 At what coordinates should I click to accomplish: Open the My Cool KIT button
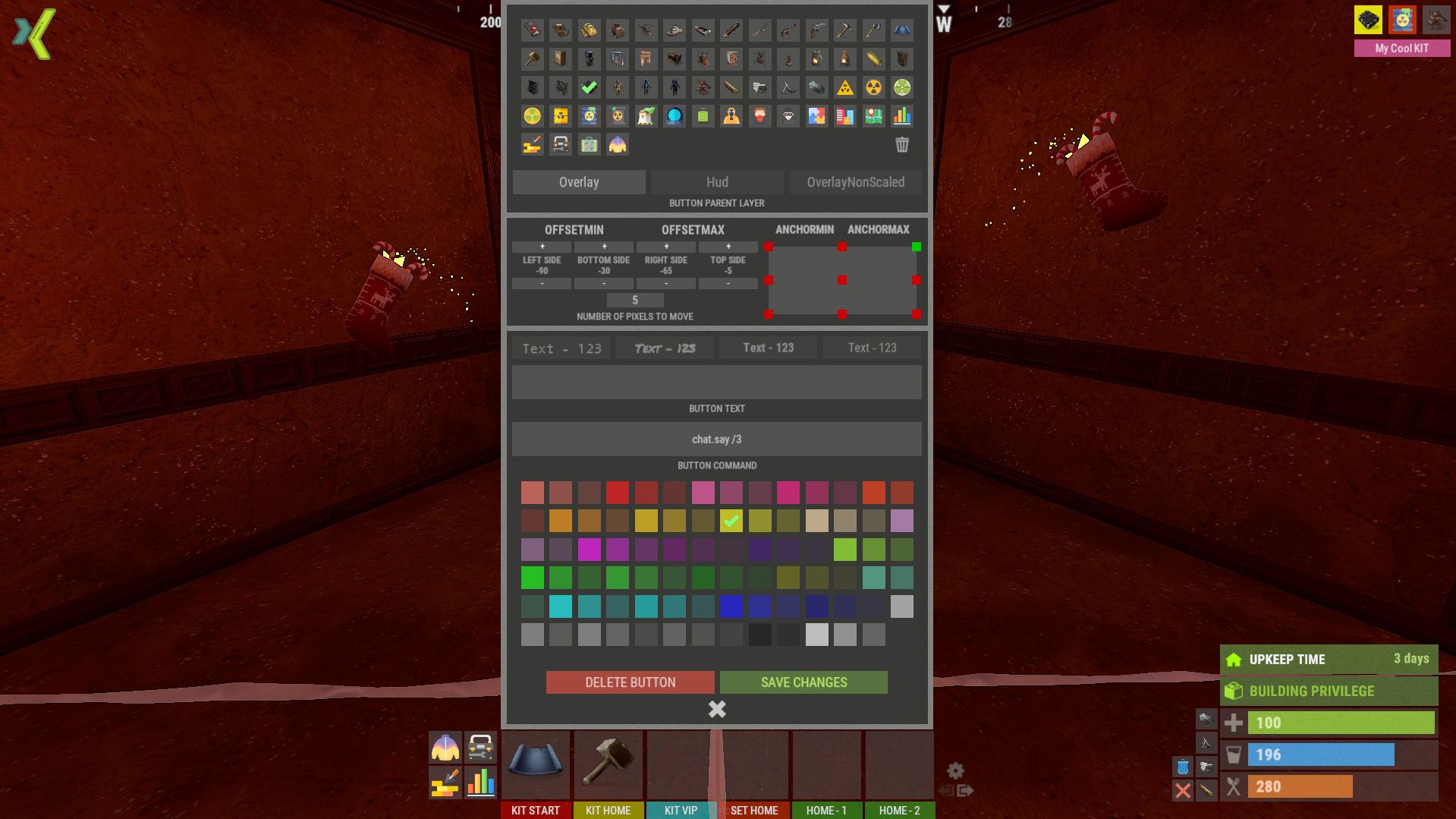tap(1401, 48)
